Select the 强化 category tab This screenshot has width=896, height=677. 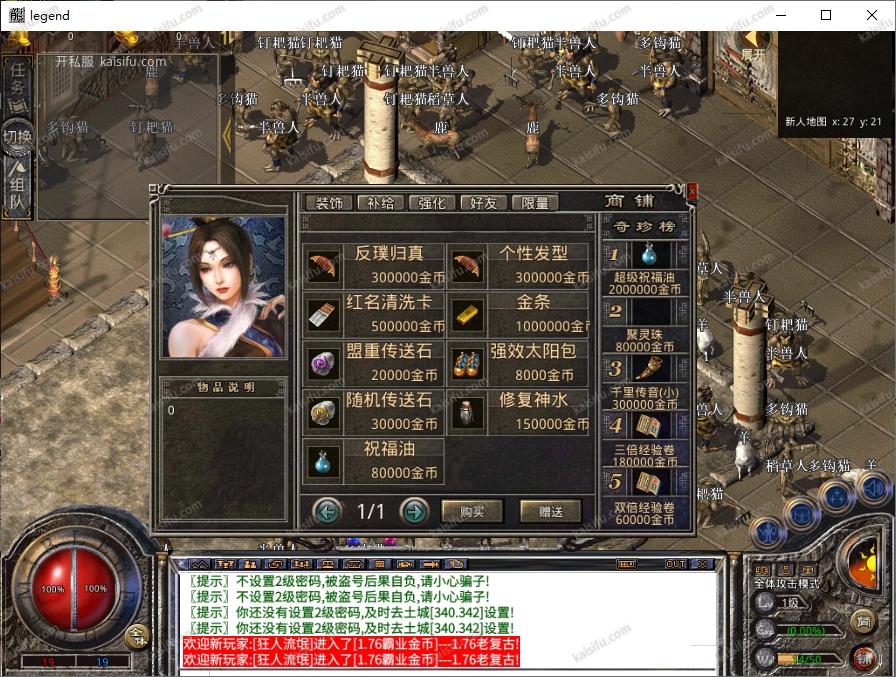coord(431,202)
